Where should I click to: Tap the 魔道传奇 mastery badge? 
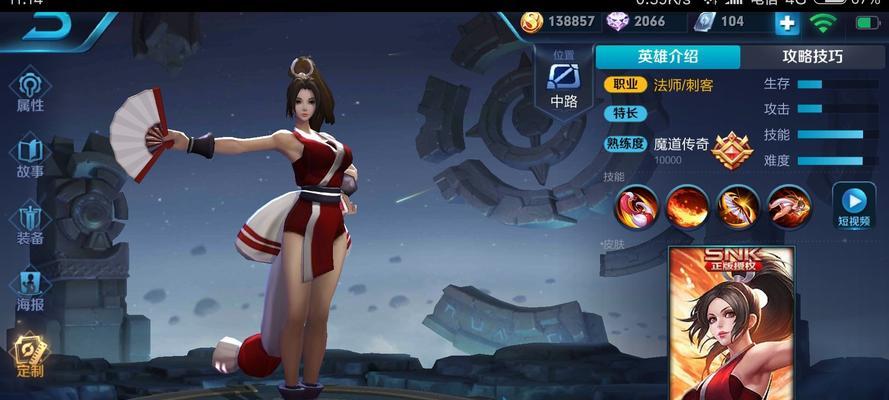tap(733, 150)
